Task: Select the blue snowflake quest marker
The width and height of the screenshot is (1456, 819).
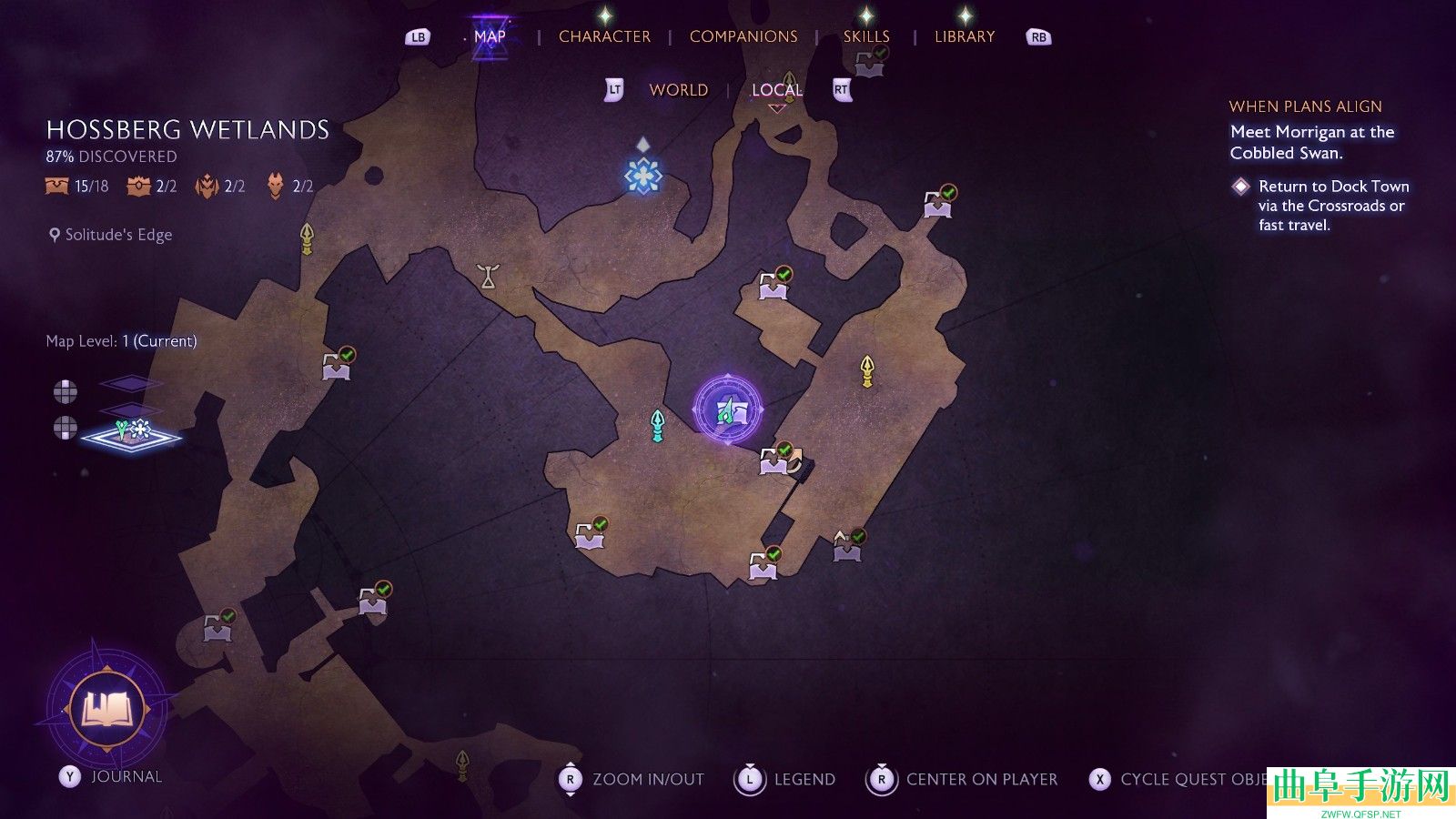Action: pos(642,175)
